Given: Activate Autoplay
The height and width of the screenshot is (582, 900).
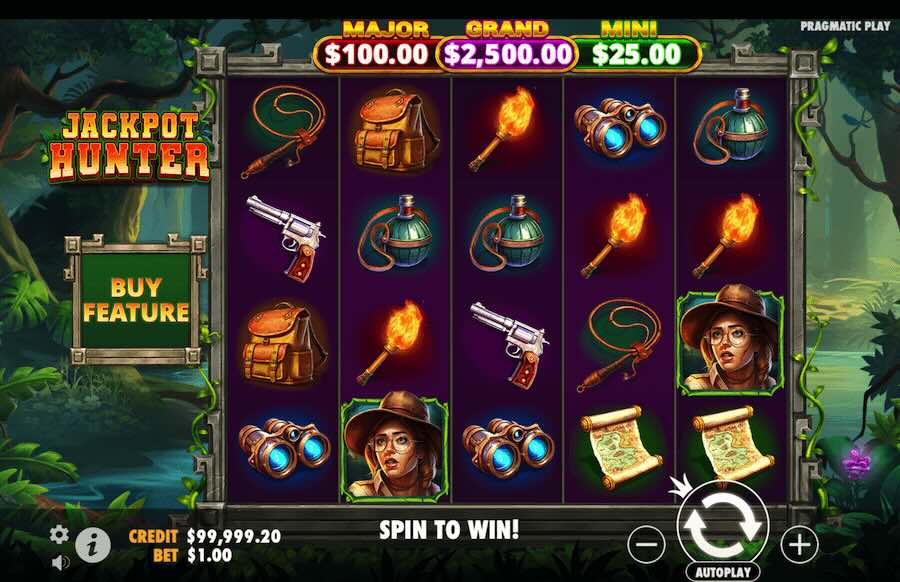Looking at the screenshot, I should [x=722, y=572].
